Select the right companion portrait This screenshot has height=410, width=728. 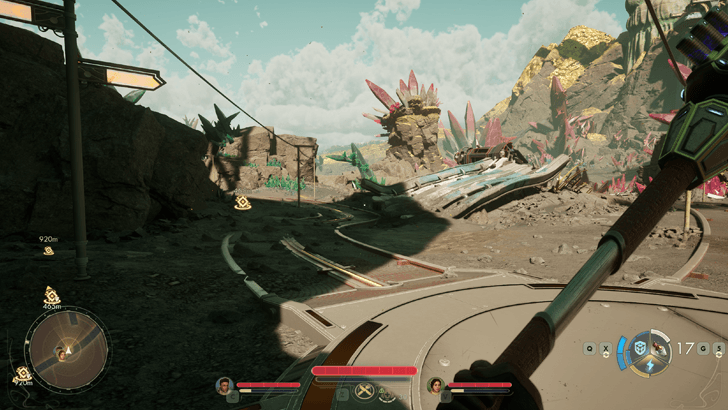point(435,385)
